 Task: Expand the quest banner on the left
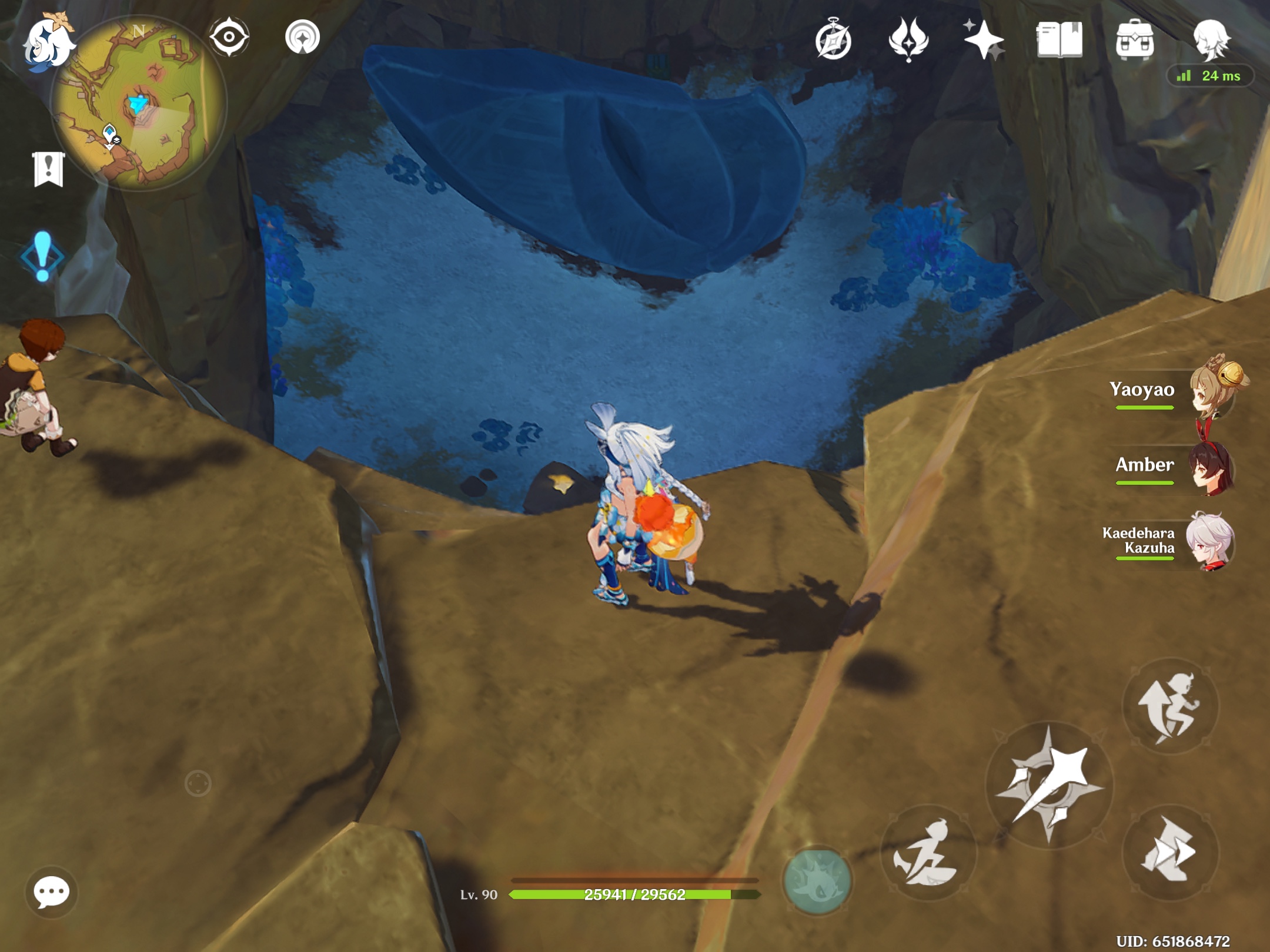(48, 170)
